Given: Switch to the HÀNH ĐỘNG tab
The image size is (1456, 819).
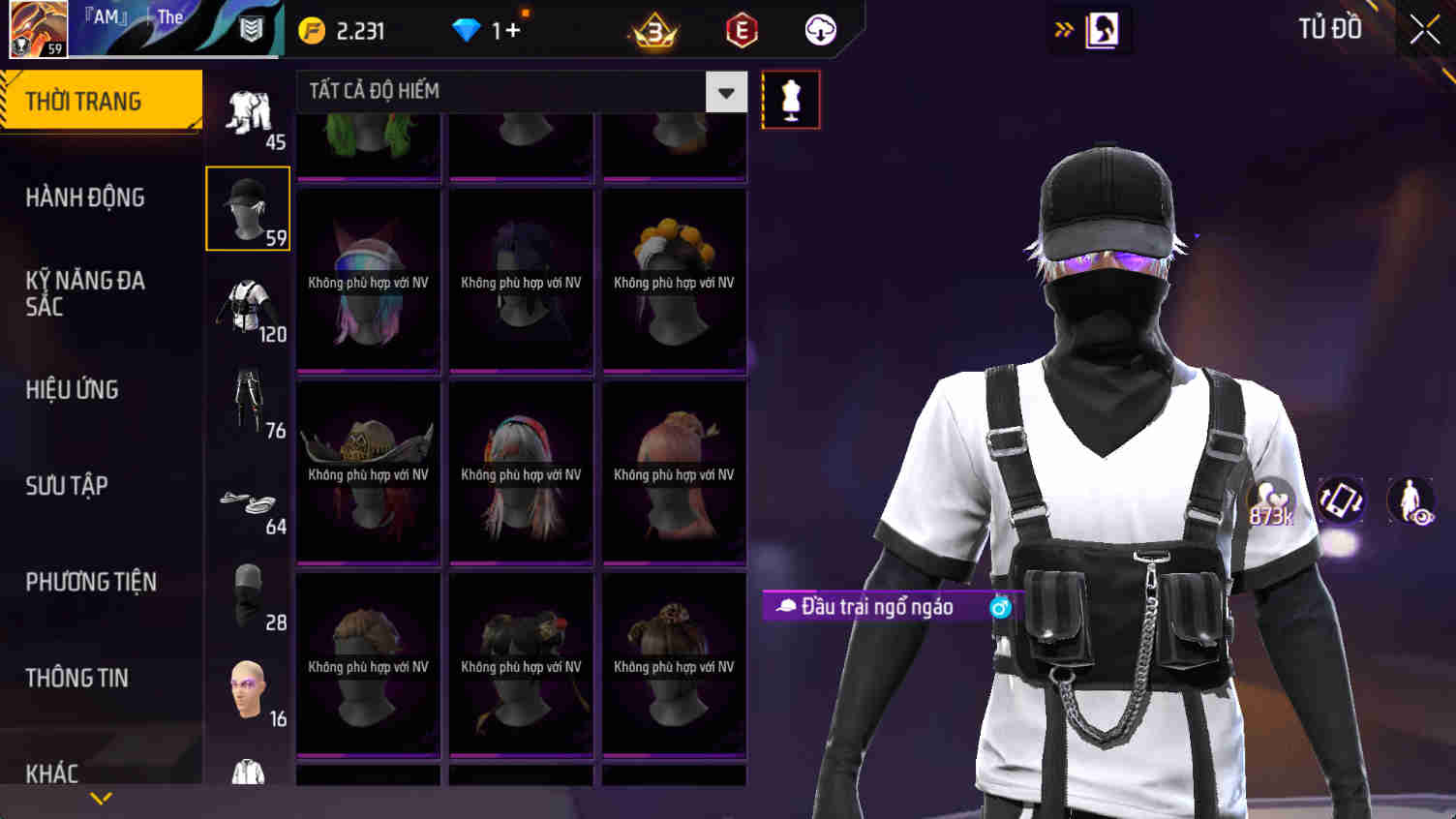Looking at the screenshot, I should pos(83,197).
